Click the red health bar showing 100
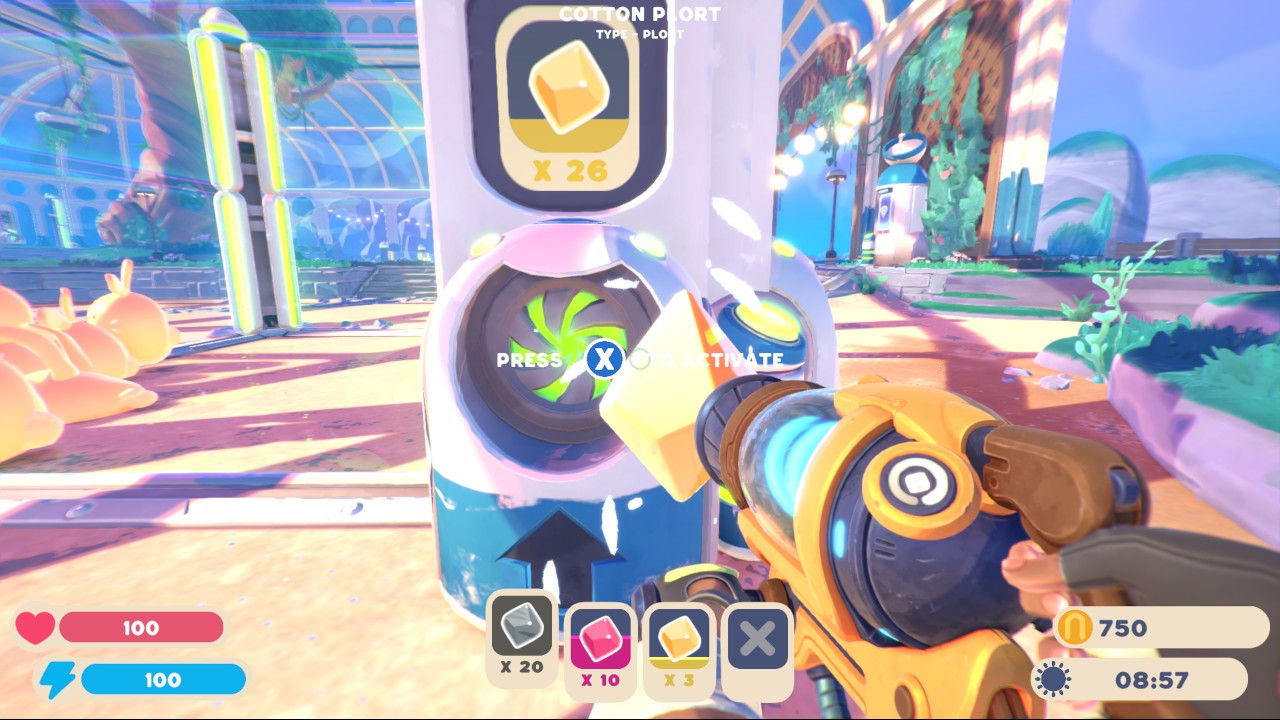Image resolution: width=1280 pixels, height=720 pixels. [140, 627]
